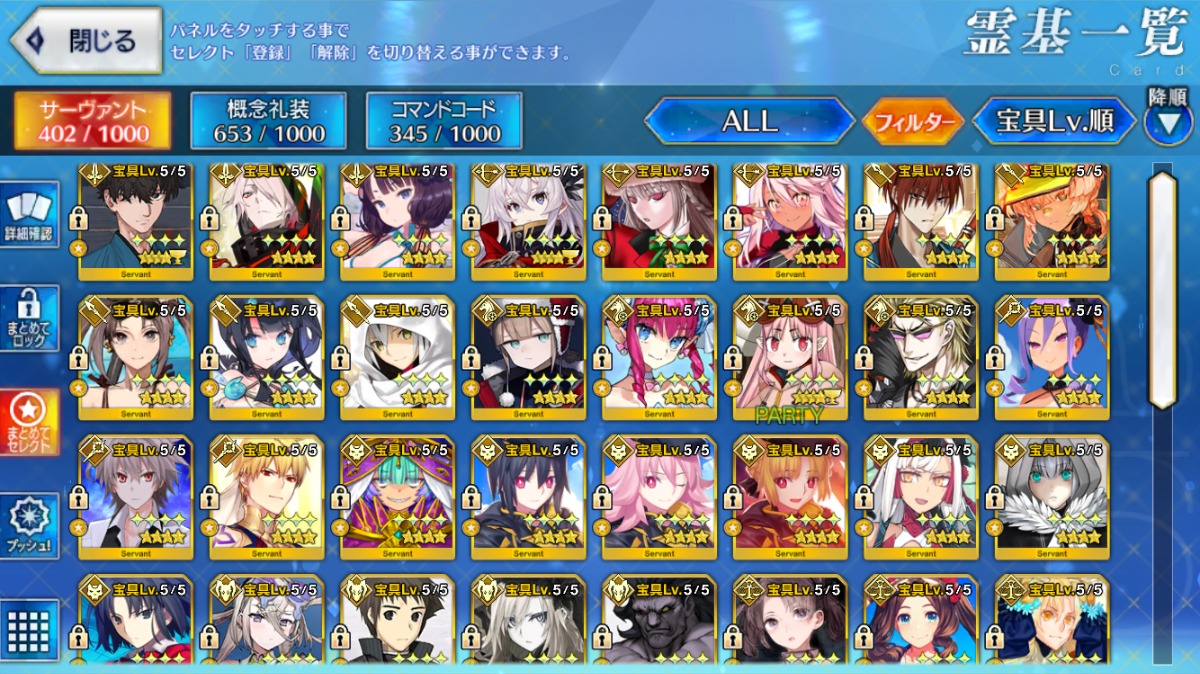Close the spirit origin list with 閉じる

point(86,41)
